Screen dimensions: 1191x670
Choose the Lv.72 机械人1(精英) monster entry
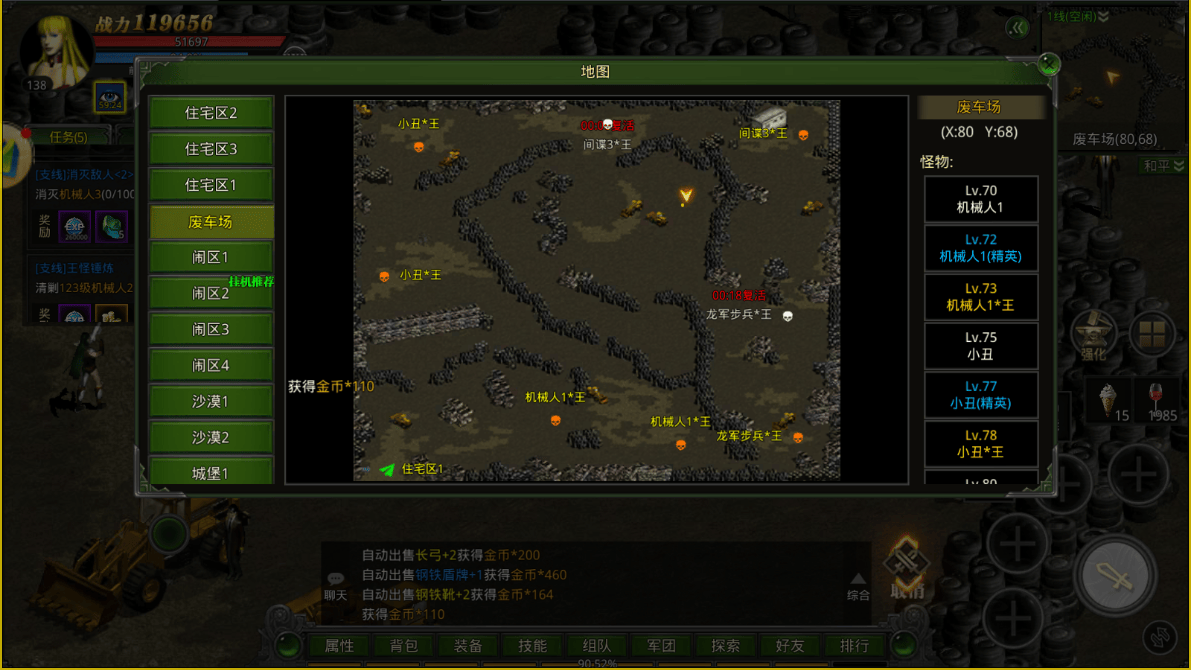980,248
